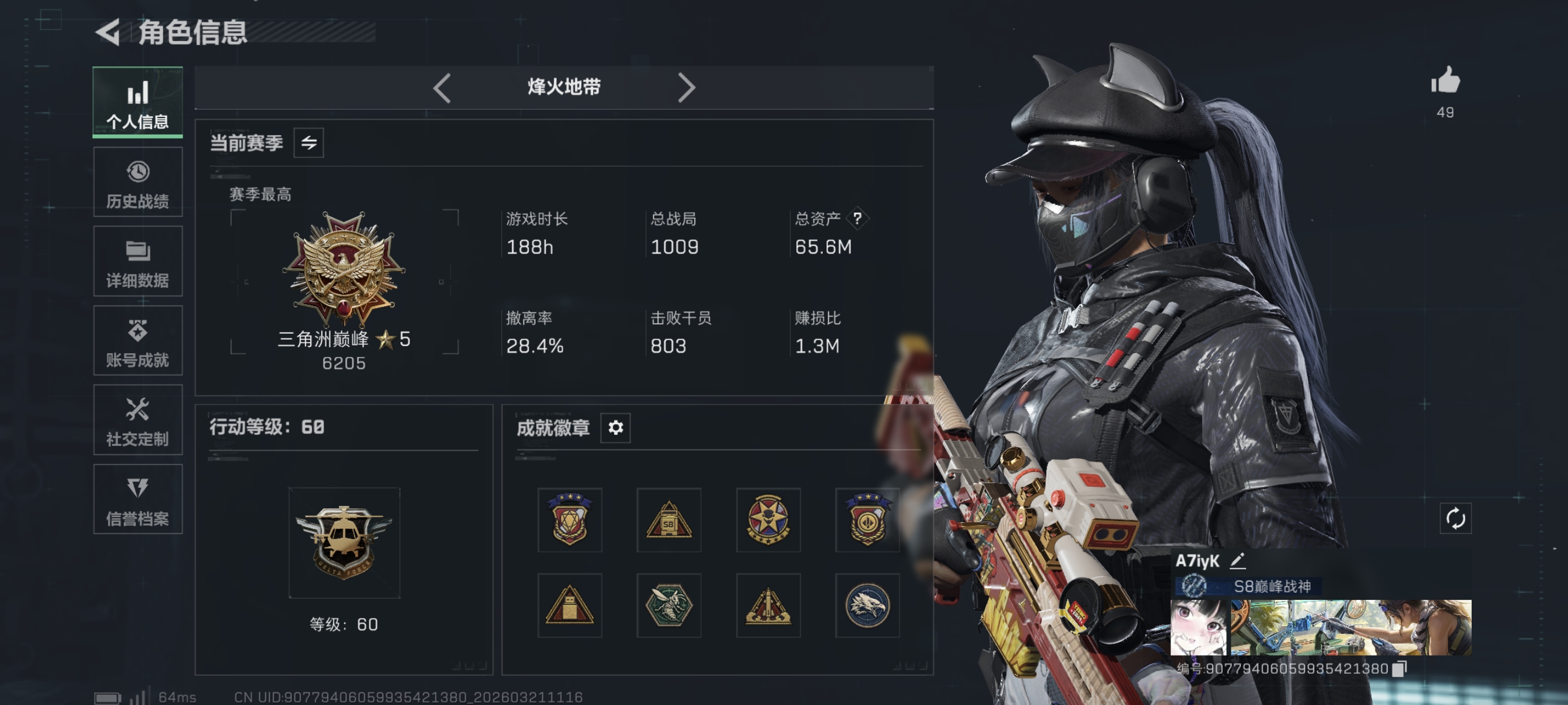Select the 烽火地带 mode tab
This screenshot has height=705, width=1568.
(x=564, y=87)
